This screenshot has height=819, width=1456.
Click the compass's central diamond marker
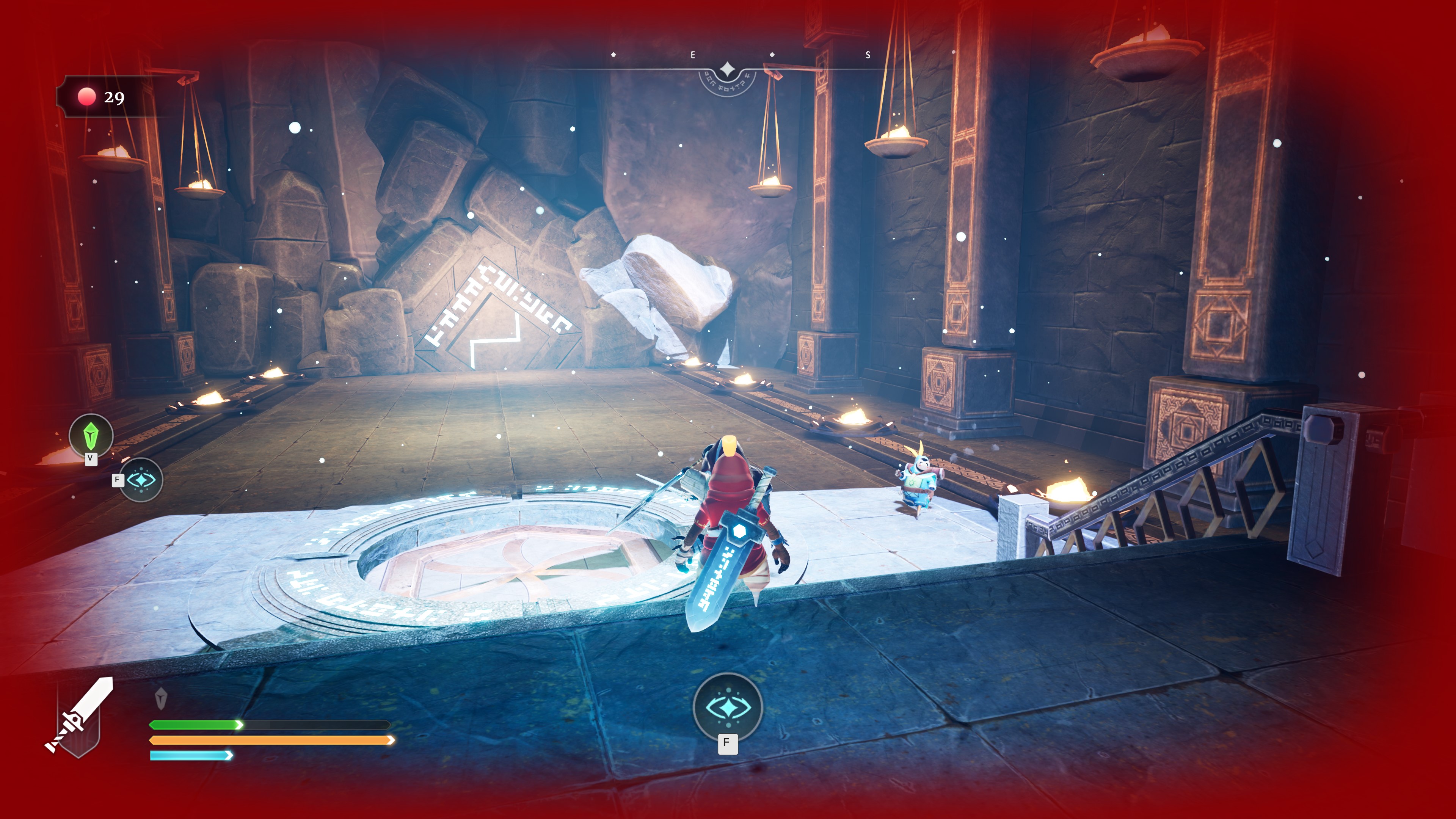point(728,70)
